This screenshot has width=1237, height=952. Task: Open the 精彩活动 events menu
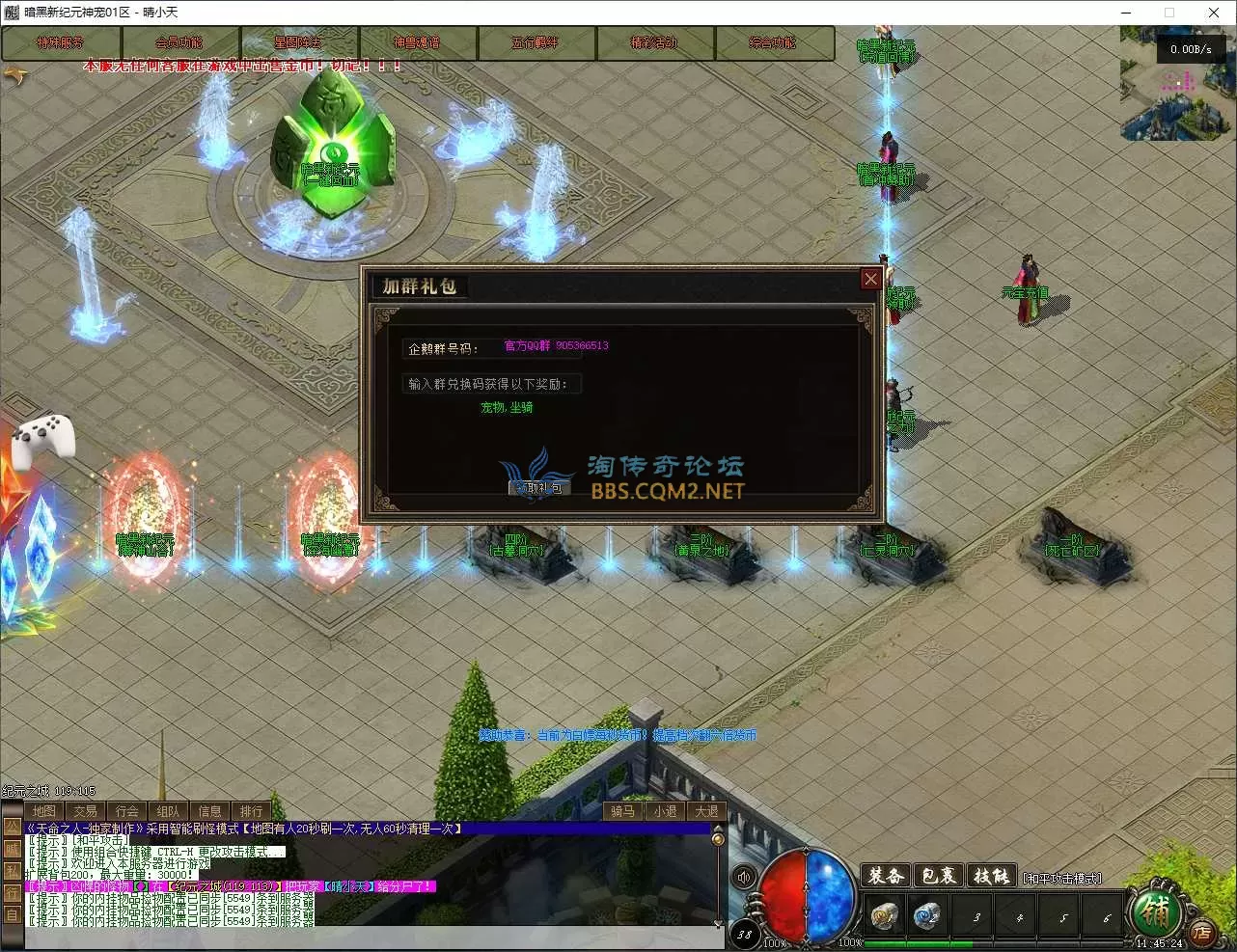[654, 43]
